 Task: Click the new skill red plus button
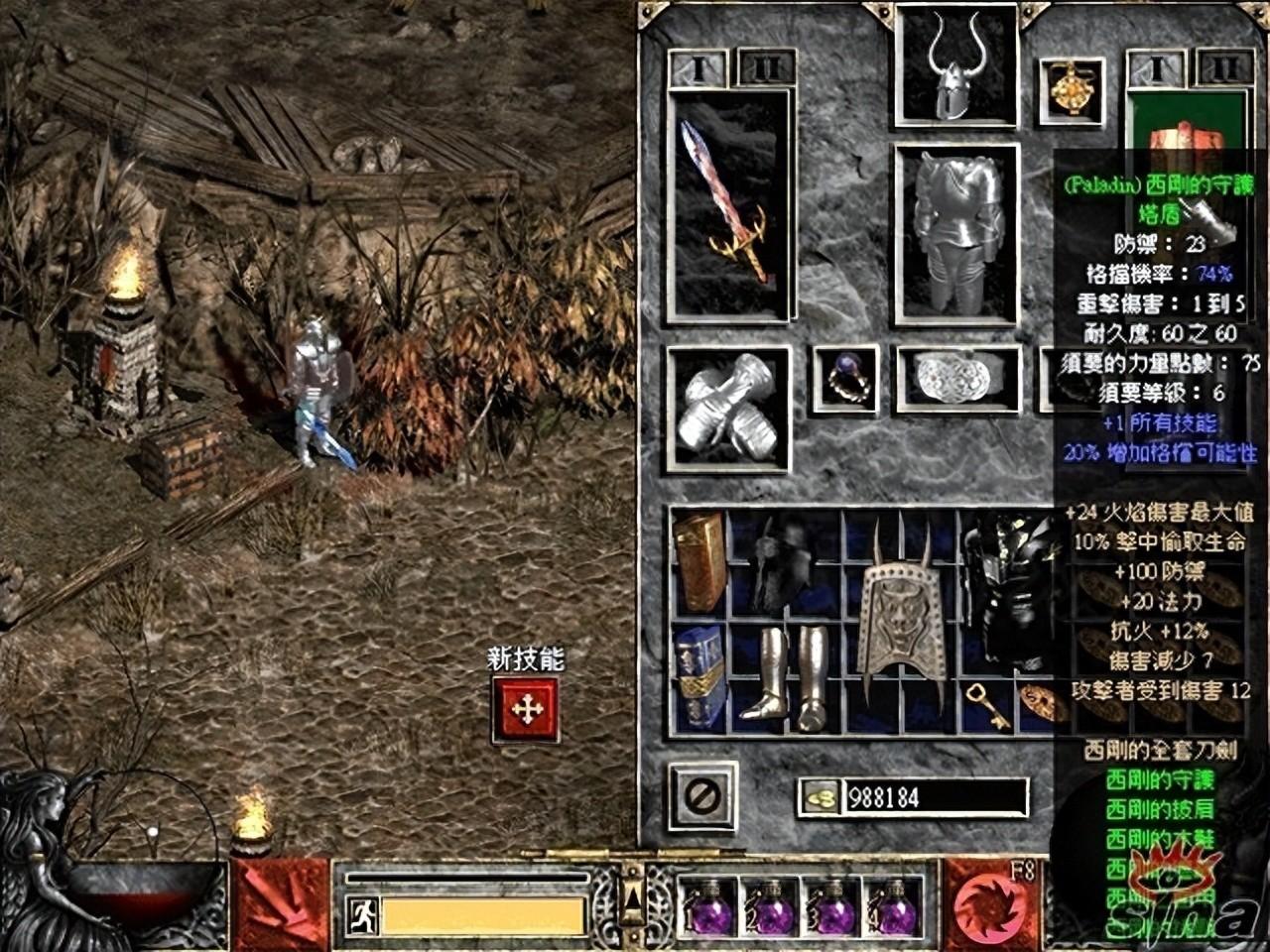(x=526, y=709)
